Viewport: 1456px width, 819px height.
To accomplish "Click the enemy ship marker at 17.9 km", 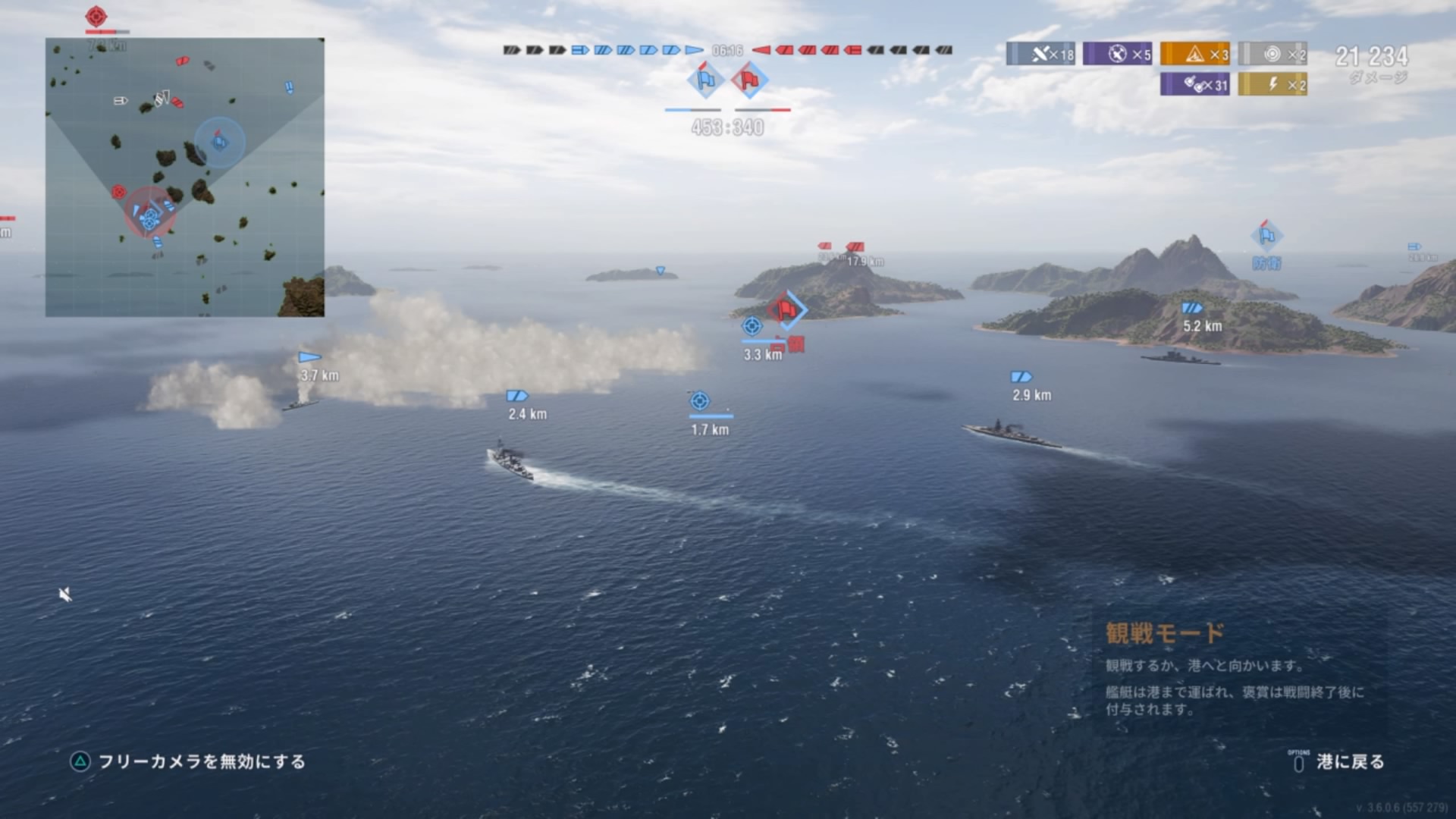I will pos(855,247).
